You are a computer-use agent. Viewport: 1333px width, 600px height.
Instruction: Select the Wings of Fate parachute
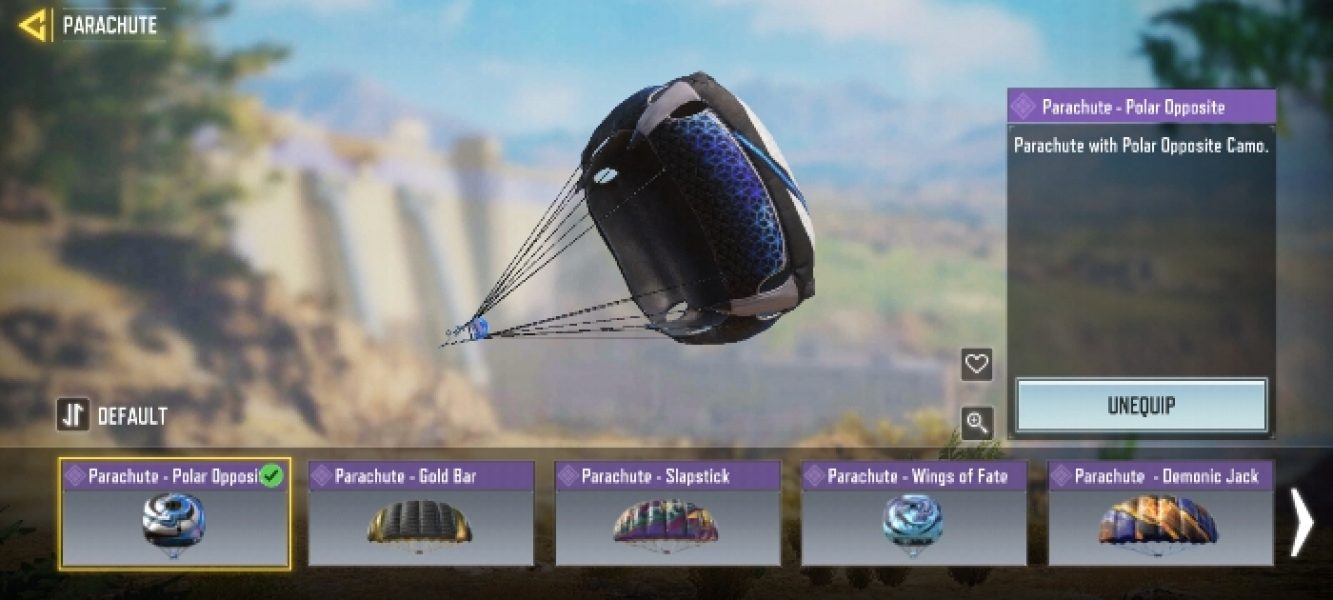[914, 514]
